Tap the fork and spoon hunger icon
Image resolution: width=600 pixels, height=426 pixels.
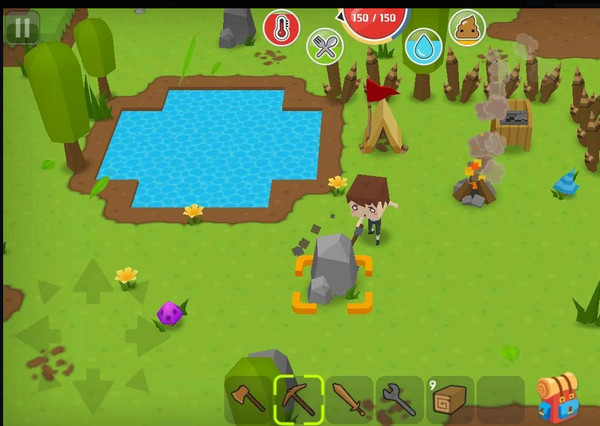pos(325,46)
